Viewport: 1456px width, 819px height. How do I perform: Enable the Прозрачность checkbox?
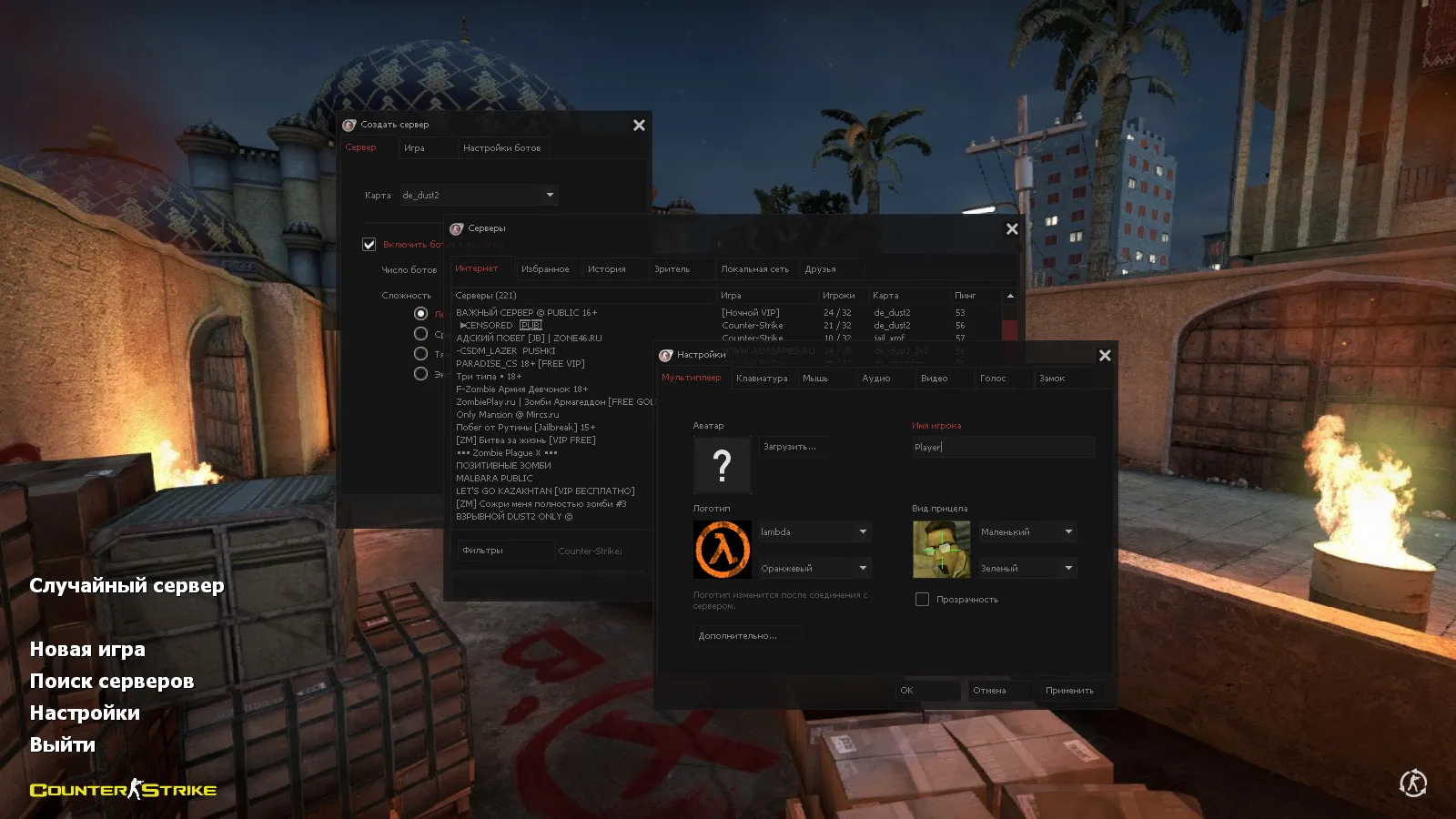click(922, 599)
